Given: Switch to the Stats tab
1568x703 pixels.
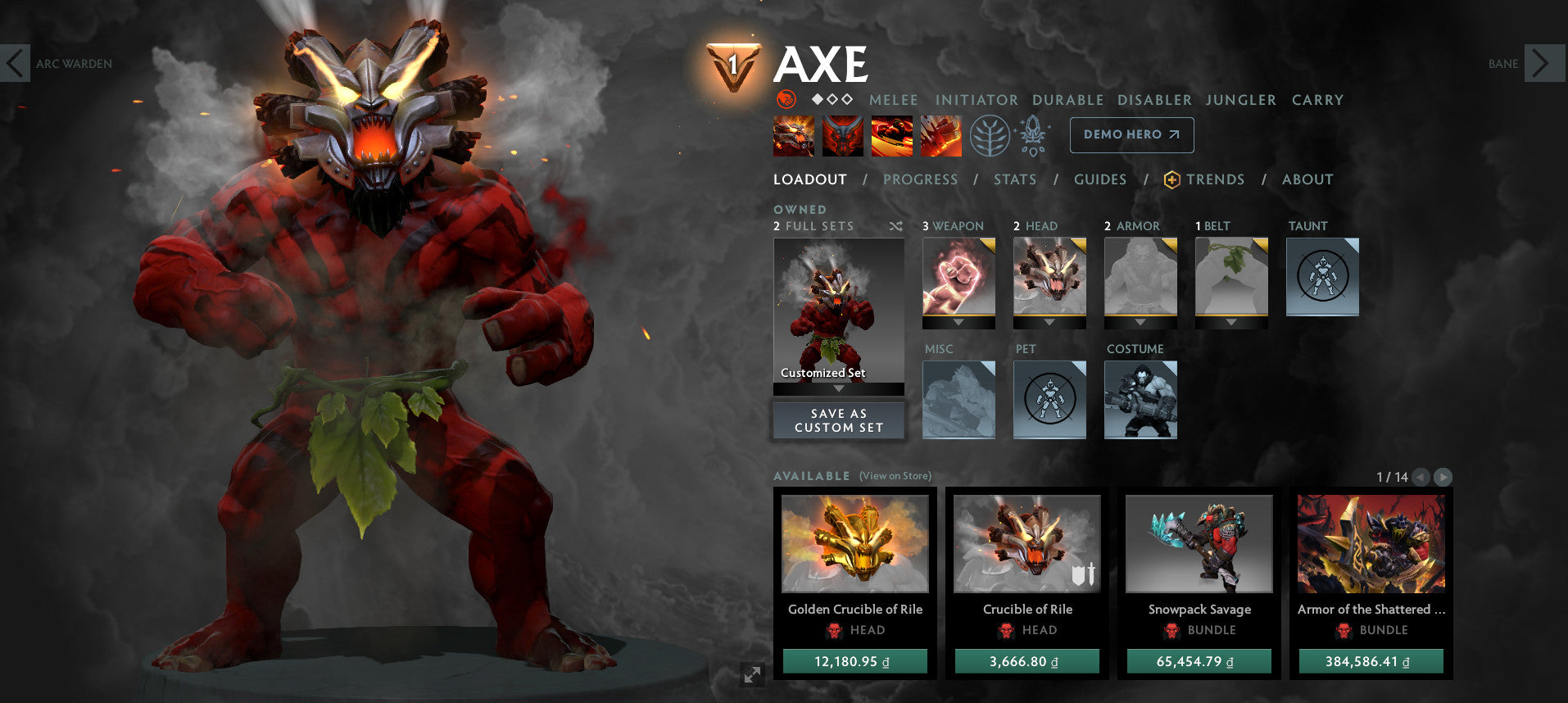Looking at the screenshot, I should click(1014, 179).
